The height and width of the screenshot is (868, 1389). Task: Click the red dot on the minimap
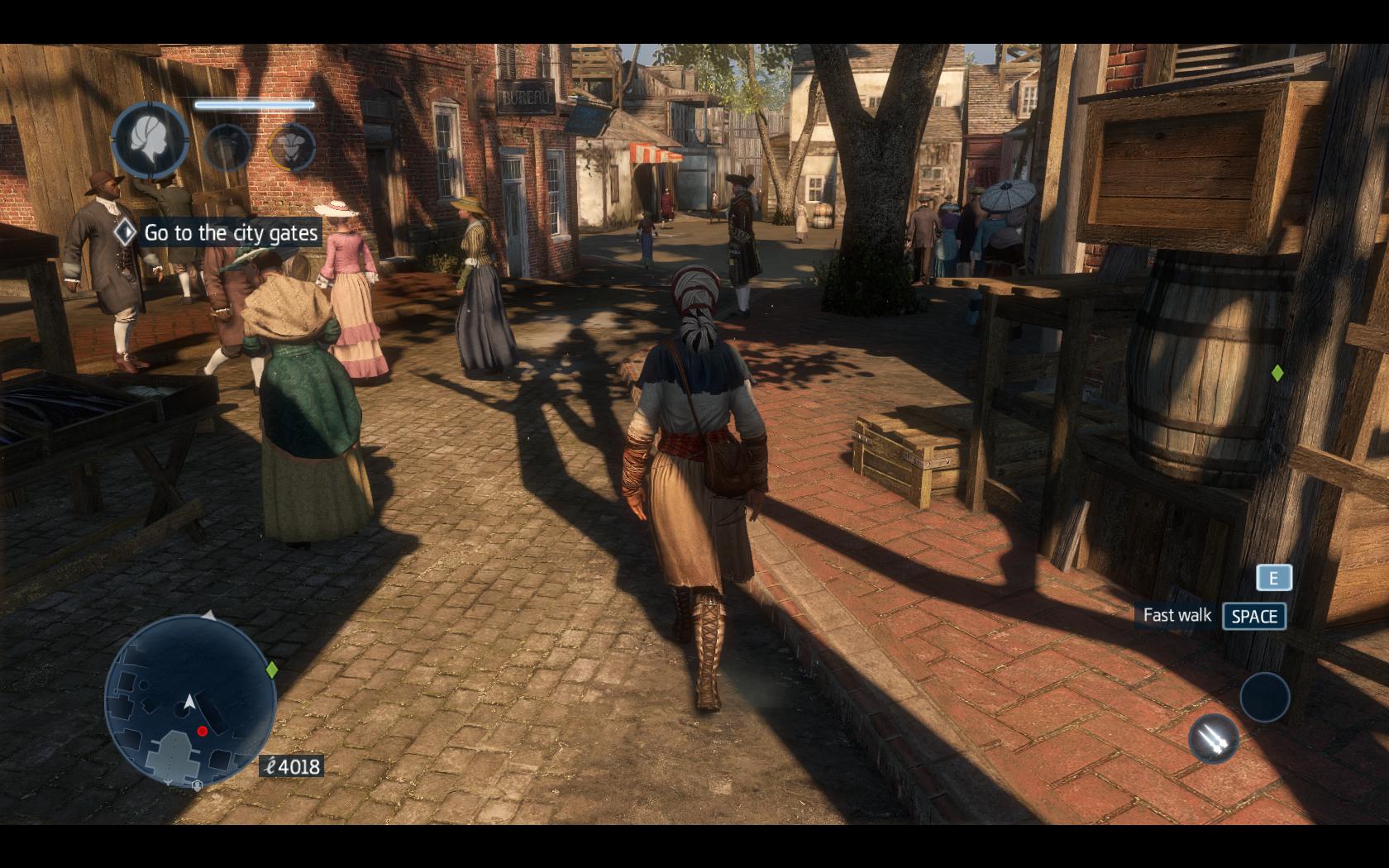[203, 731]
